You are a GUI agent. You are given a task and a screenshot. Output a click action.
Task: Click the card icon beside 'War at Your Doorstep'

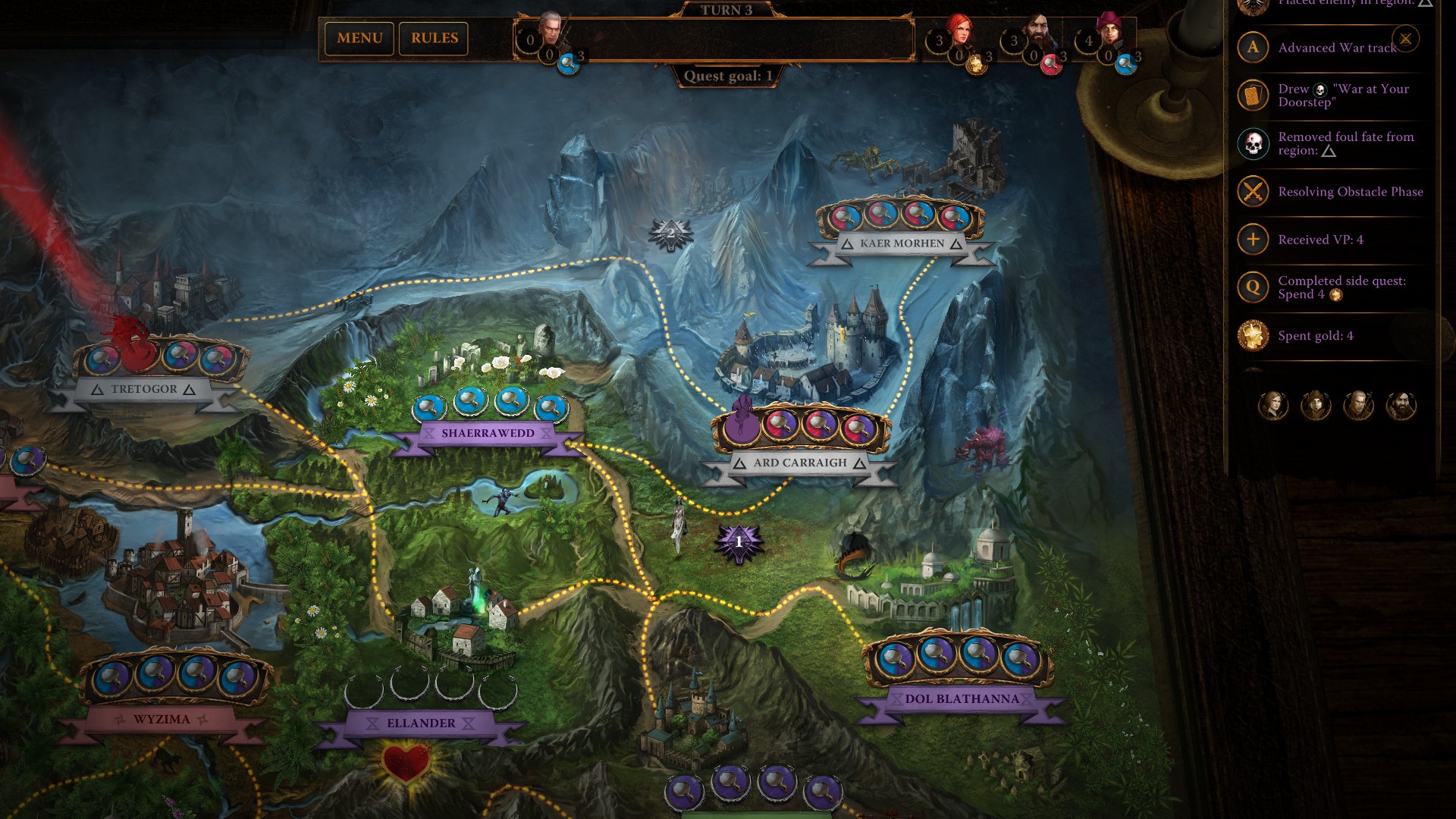click(1252, 95)
